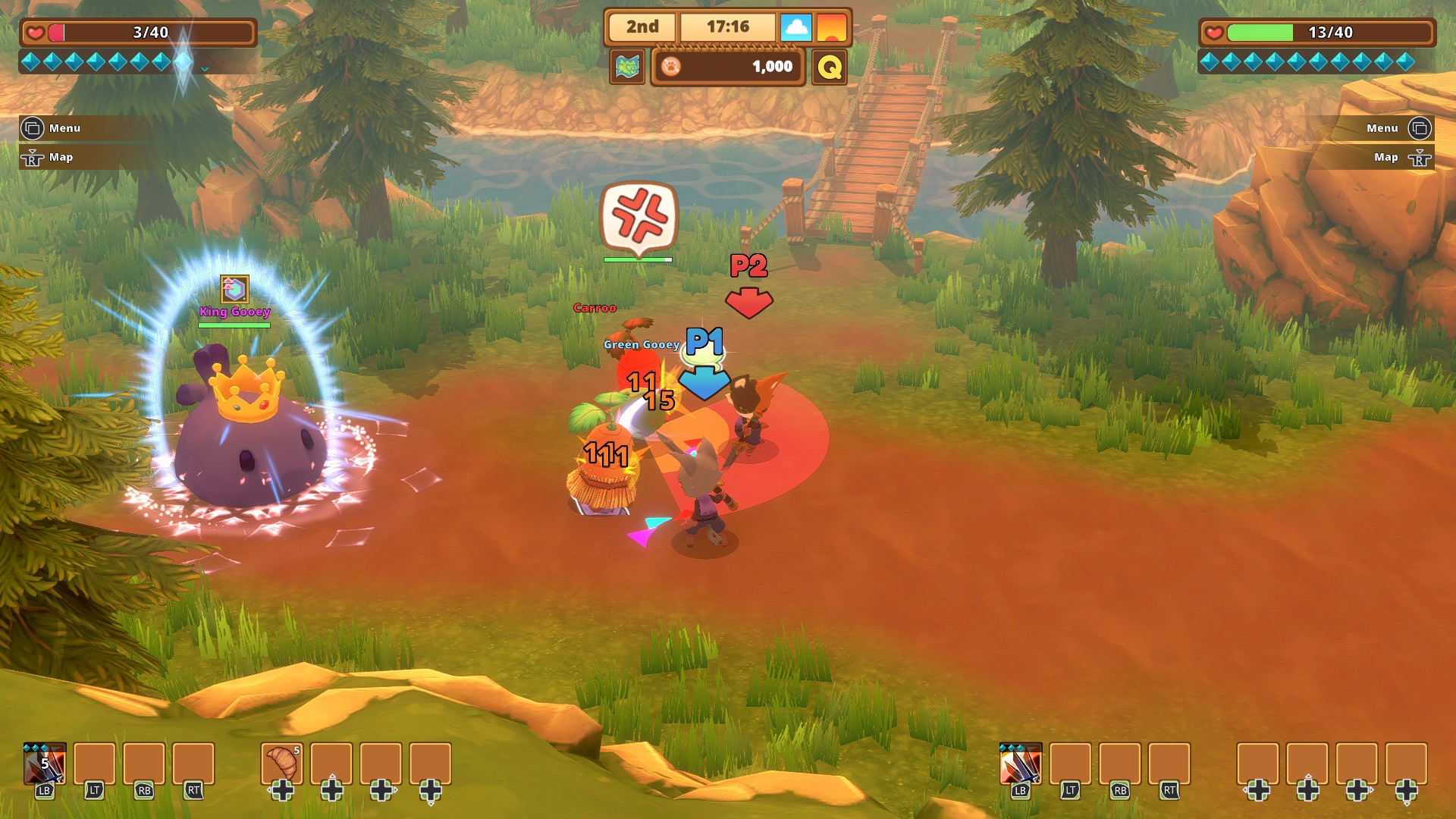Viewport: 1456px width, 819px height.
Task: Select the sword skill slot showing cooldown 5
Action: tap(45, 764)
